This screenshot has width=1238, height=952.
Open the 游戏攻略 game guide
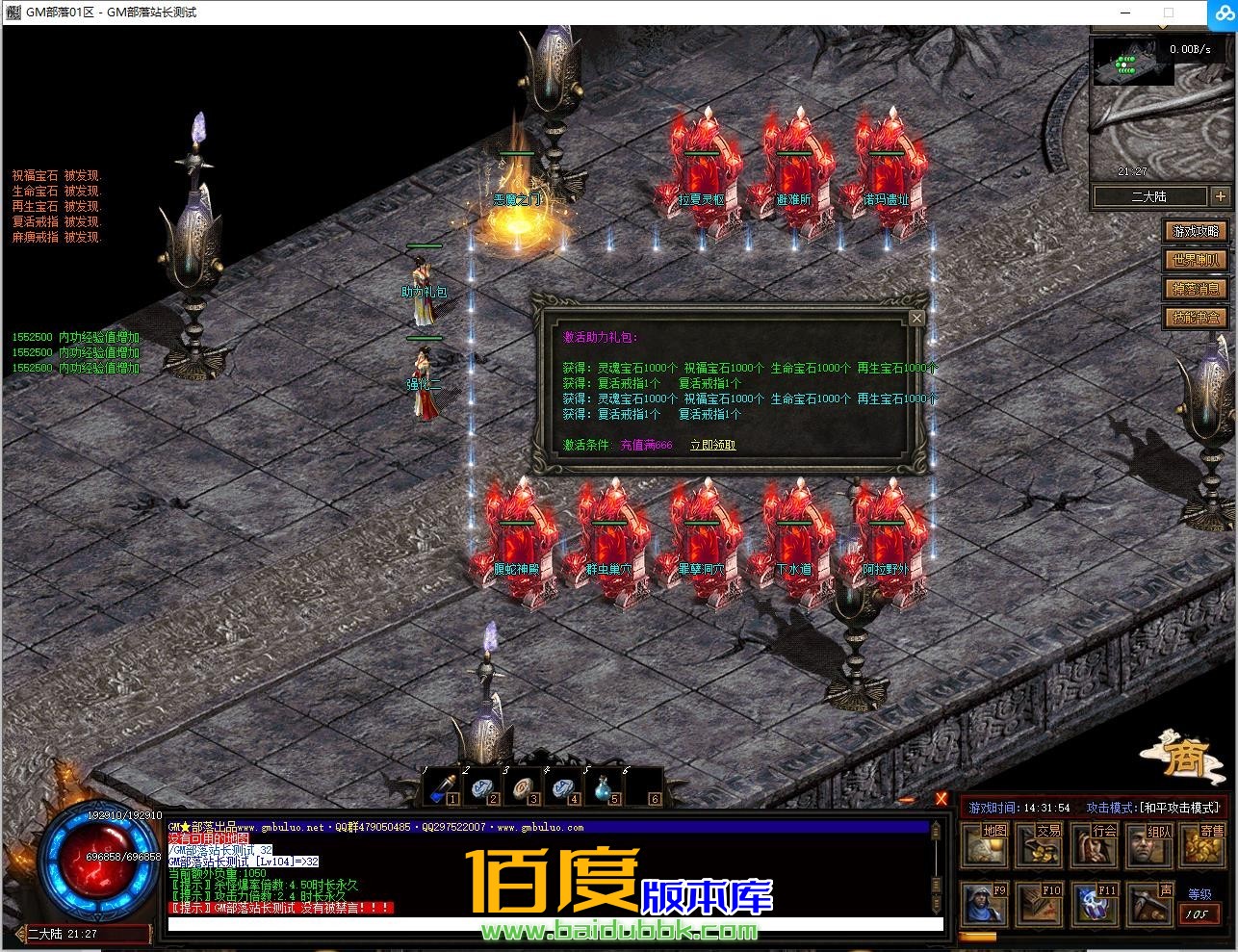pyautogui.click(x=1196, y=231)
